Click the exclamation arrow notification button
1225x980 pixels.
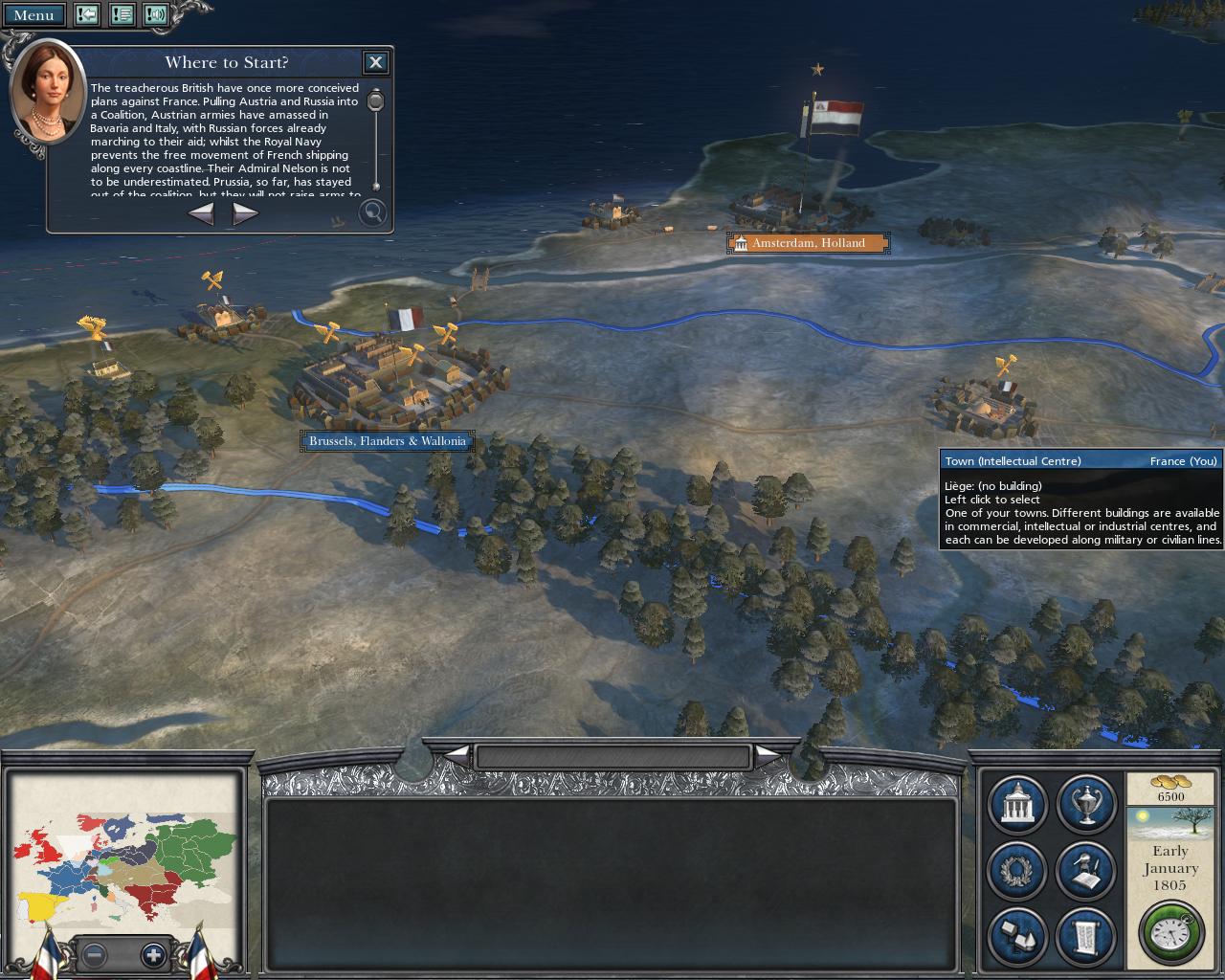(x=87, y=14)
